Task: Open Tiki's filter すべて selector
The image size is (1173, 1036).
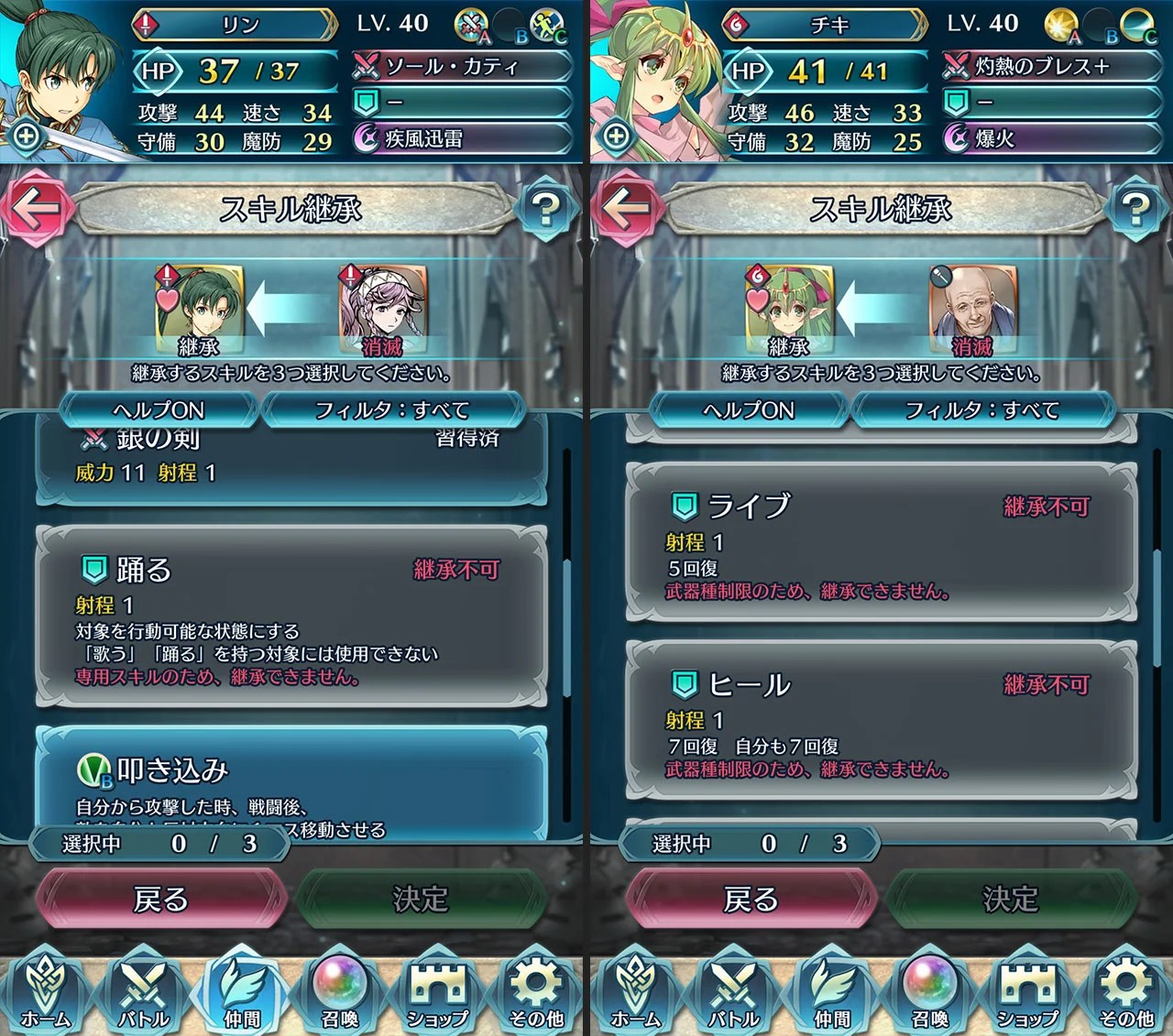Action: click(982, 410)
